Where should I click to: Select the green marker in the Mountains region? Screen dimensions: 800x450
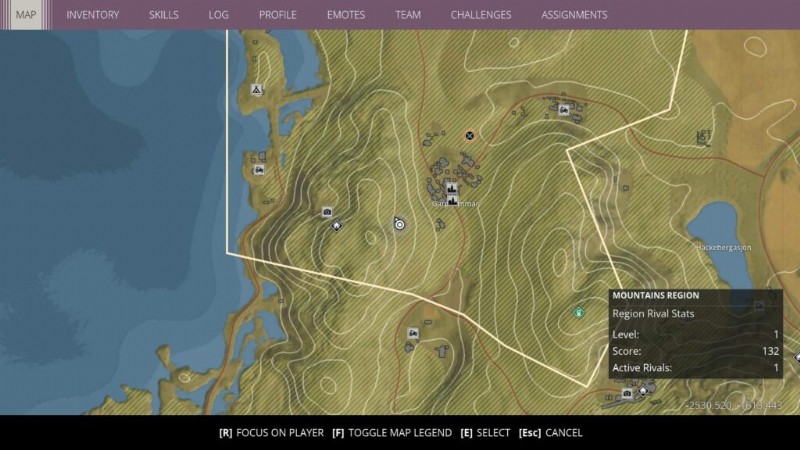point(578,313)
